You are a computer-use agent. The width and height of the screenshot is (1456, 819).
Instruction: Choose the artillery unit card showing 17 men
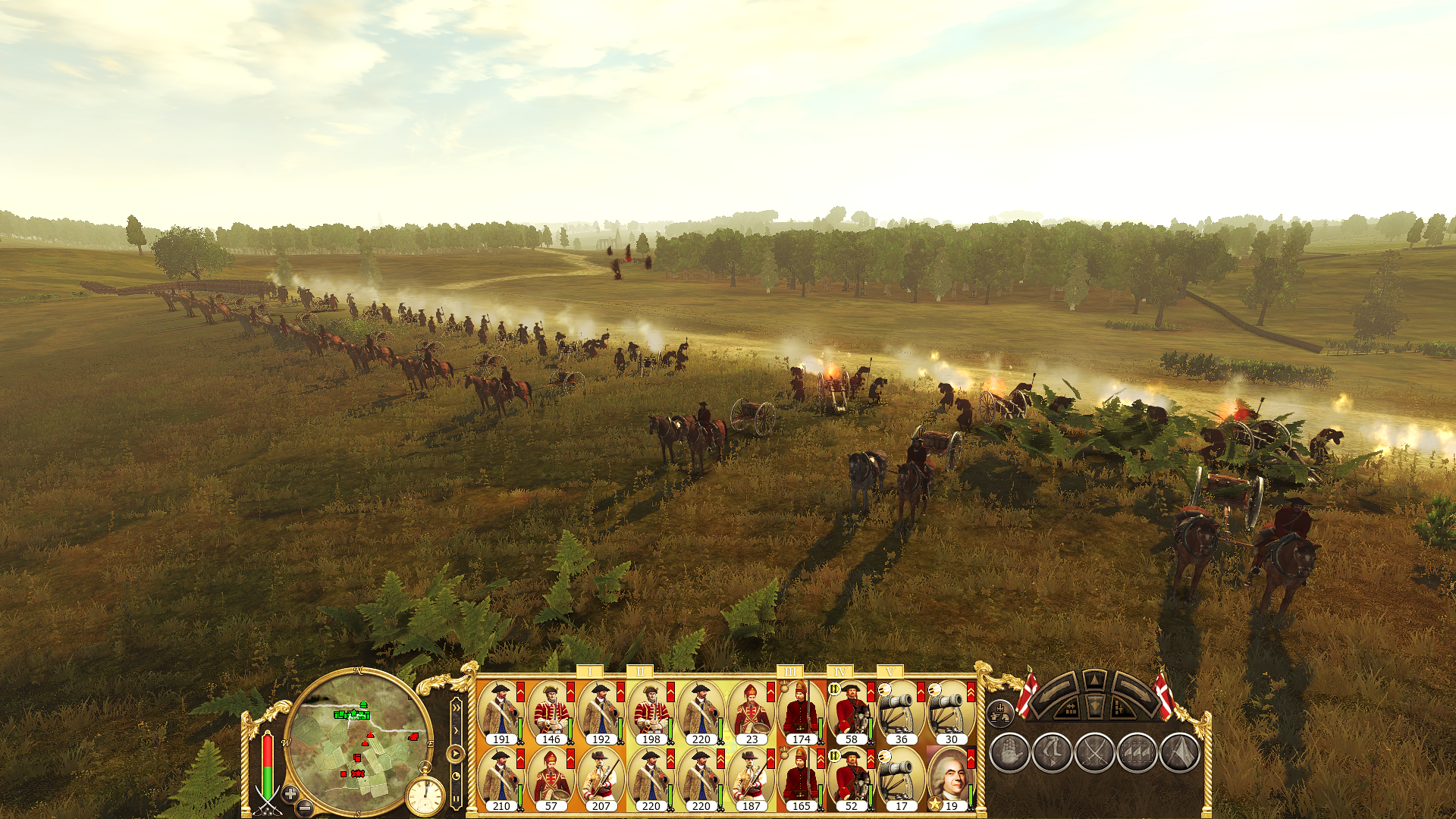[x=900, y=779]
